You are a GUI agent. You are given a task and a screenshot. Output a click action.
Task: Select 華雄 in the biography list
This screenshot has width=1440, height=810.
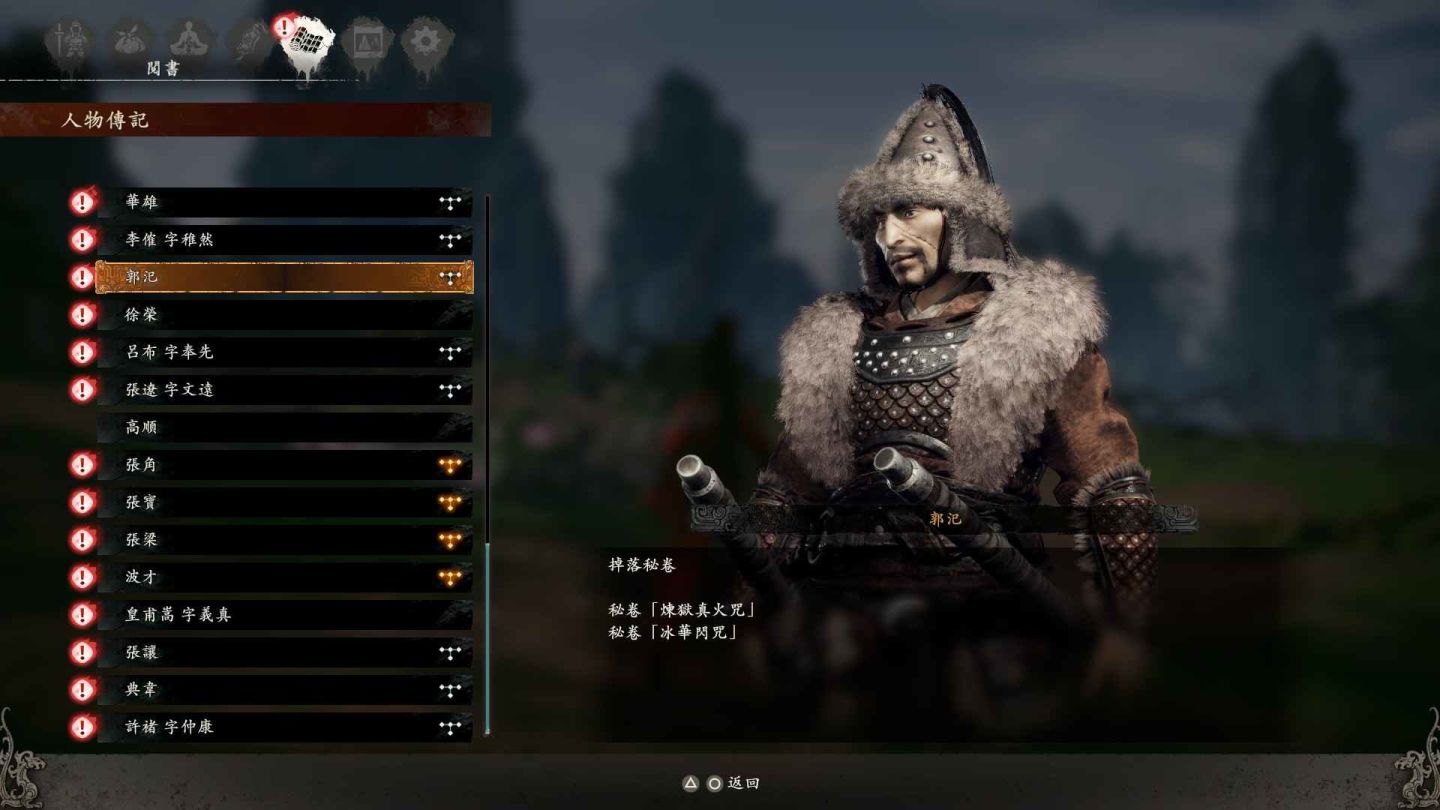(x=284, y=202)
